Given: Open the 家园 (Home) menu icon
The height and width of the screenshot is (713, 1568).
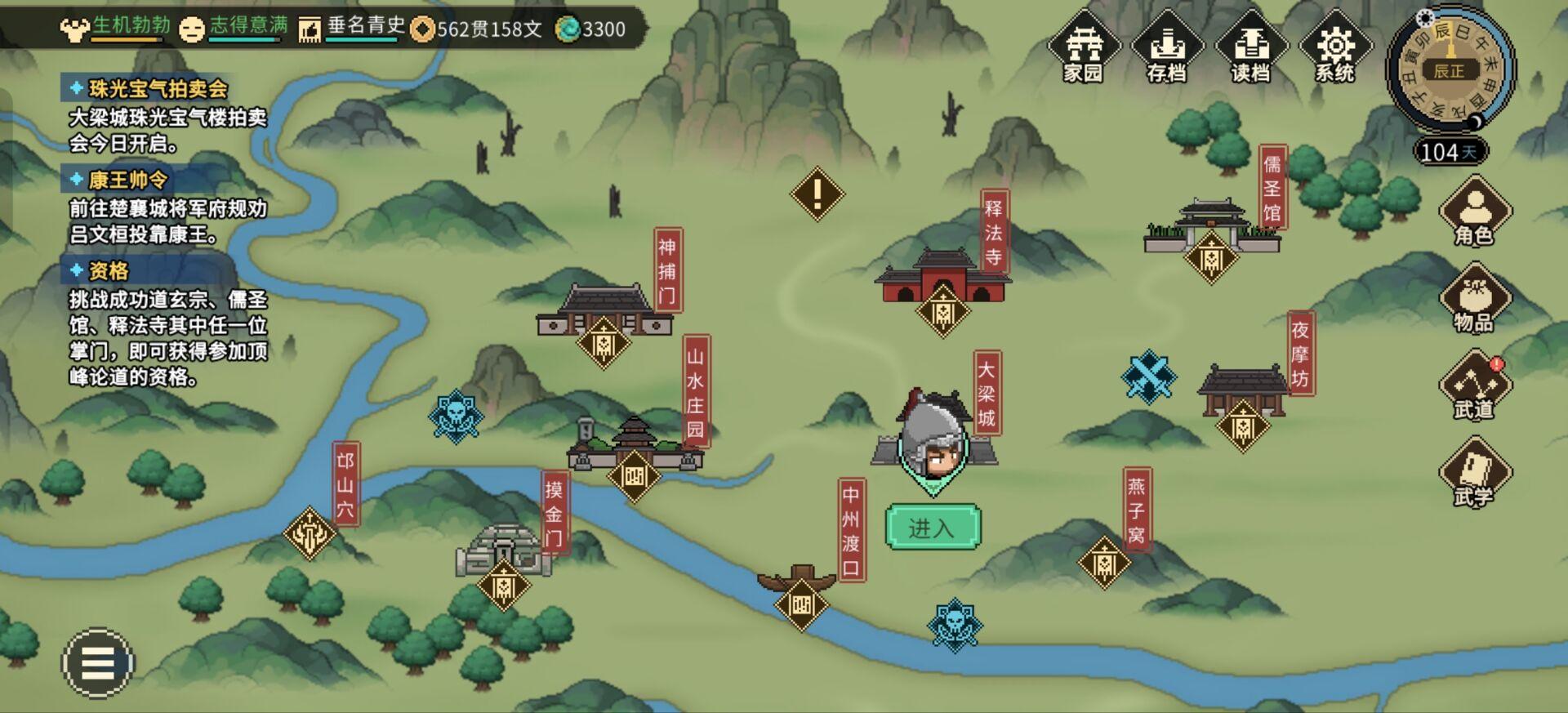Looking at the screenshot, I should tap(1085, 49).
